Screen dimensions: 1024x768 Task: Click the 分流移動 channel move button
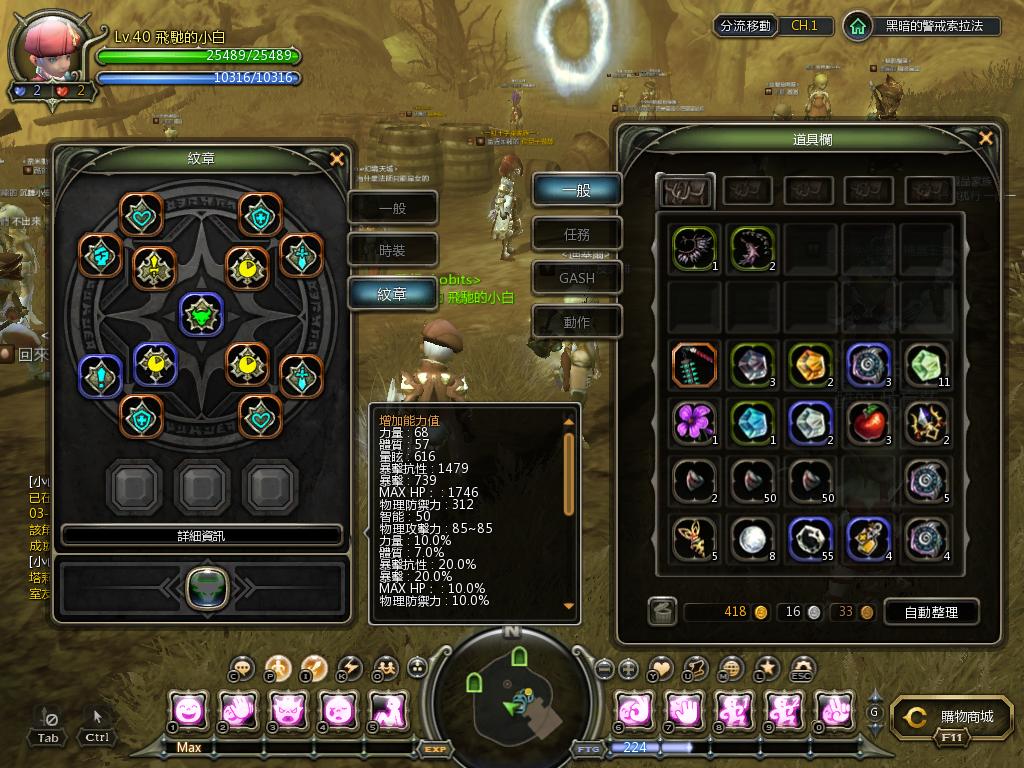[x=745, y=26]
